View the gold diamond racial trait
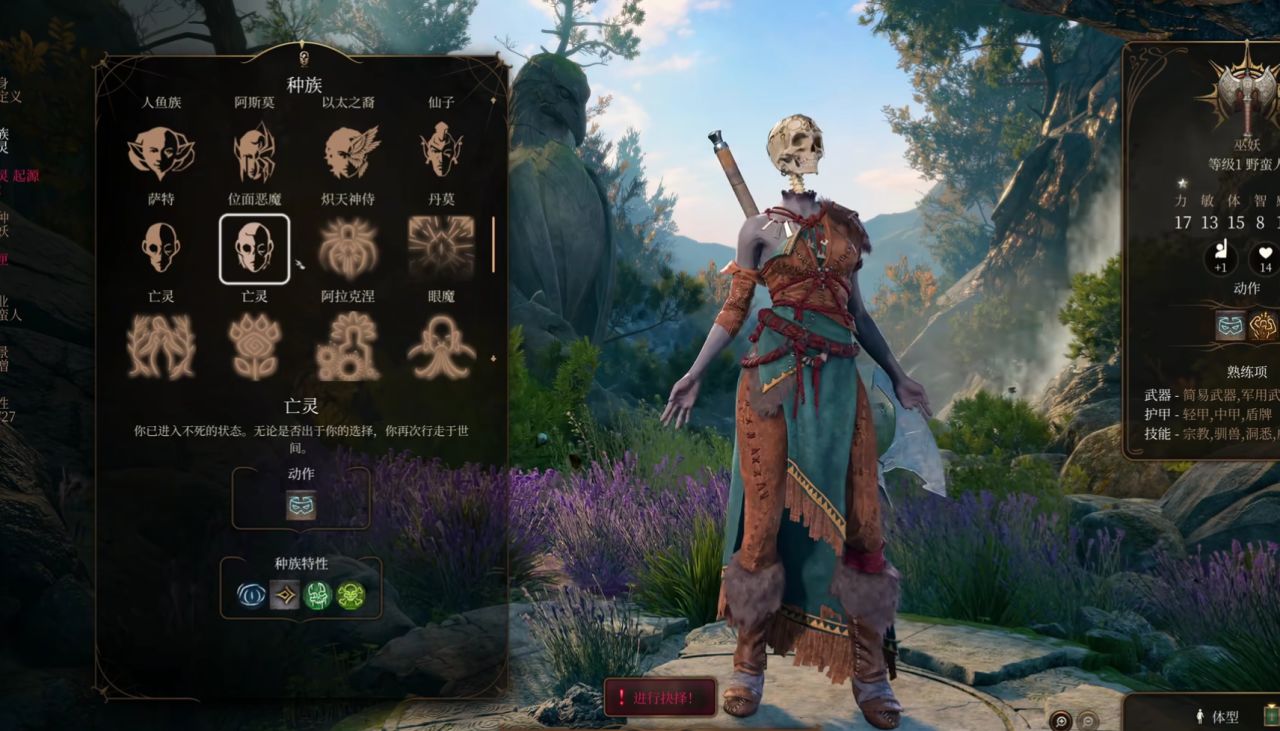Viewport: 1280px width, 731px height. coord(285,596)
